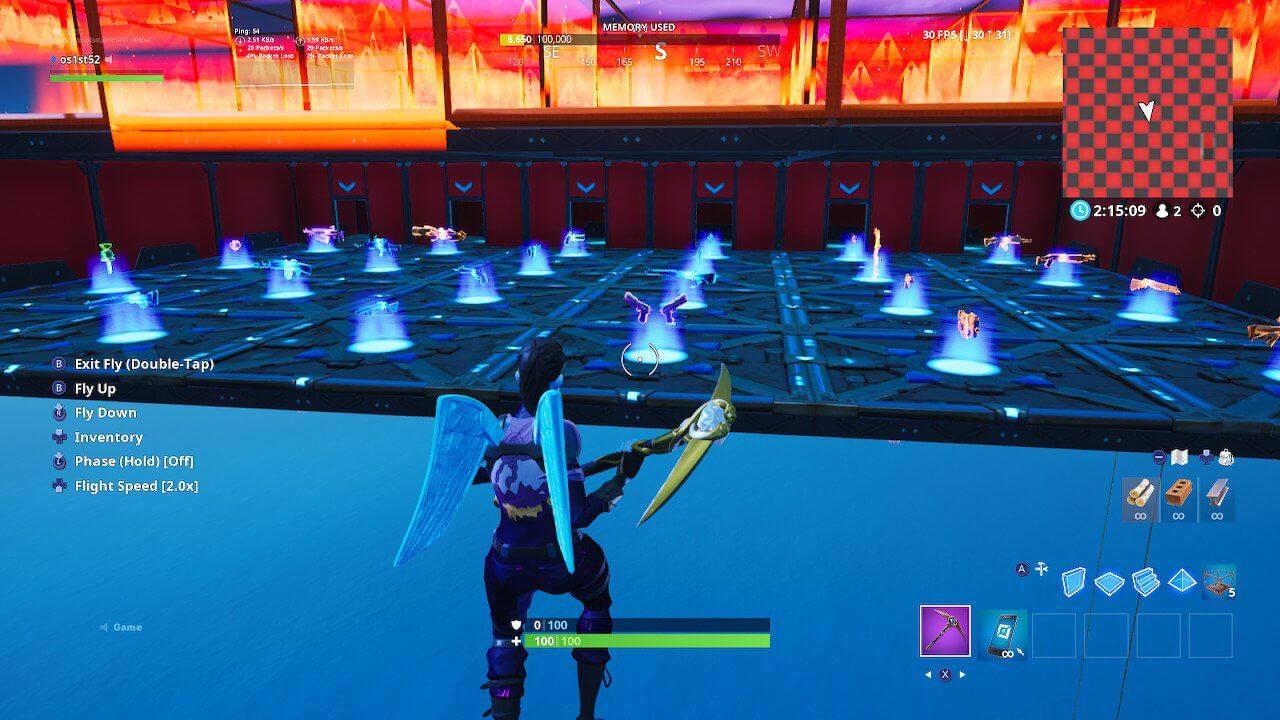Viewport: 1280px width, 720px height.
Task: Click the left arrow beside the X button
Action: pyautogui.click(x=928, y=674)
